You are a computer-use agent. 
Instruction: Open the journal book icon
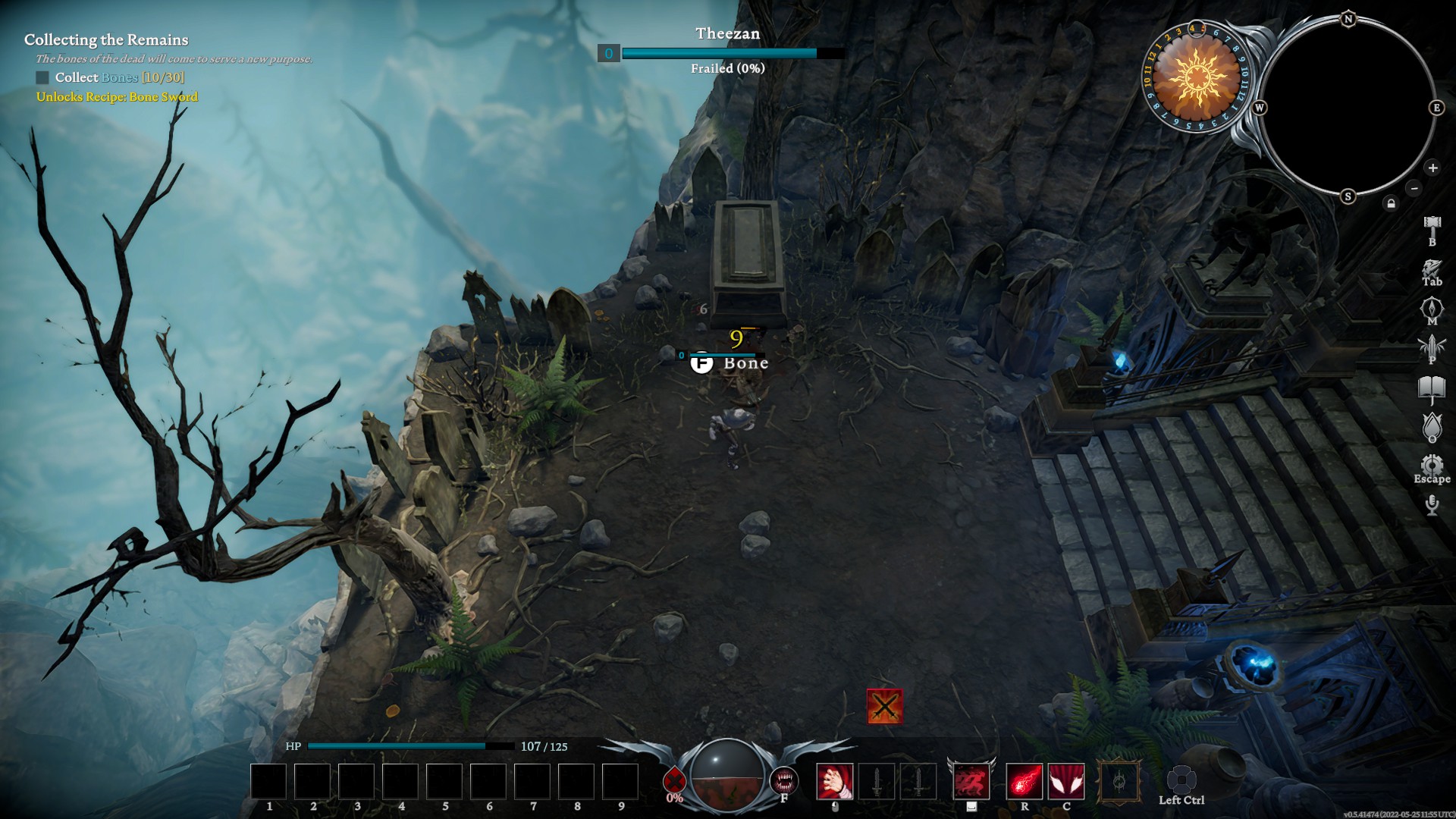coord(1432,389)
